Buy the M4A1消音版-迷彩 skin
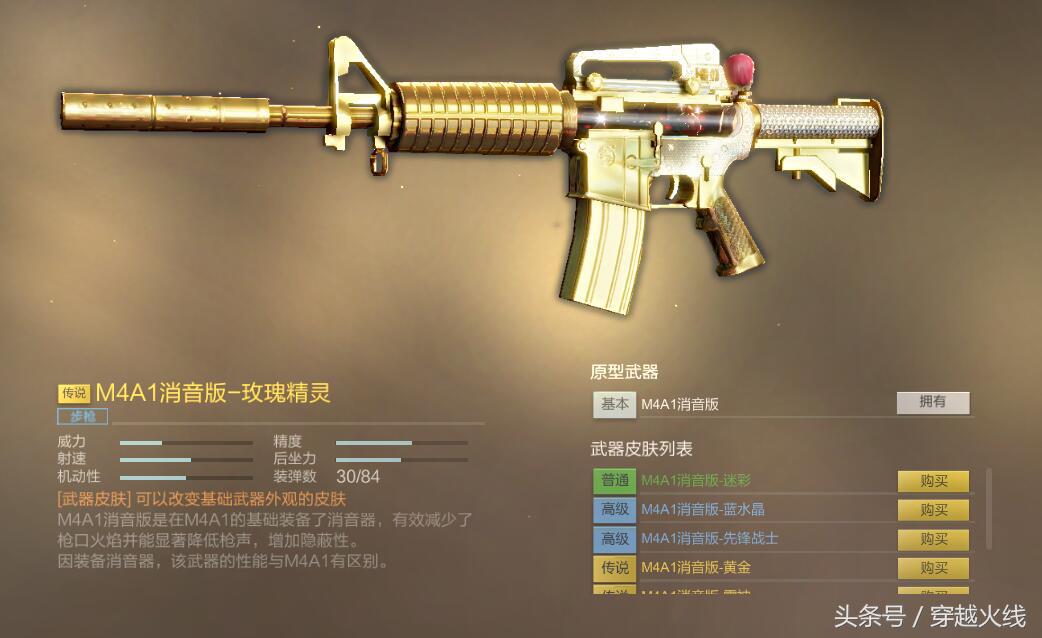 point(933,481)
